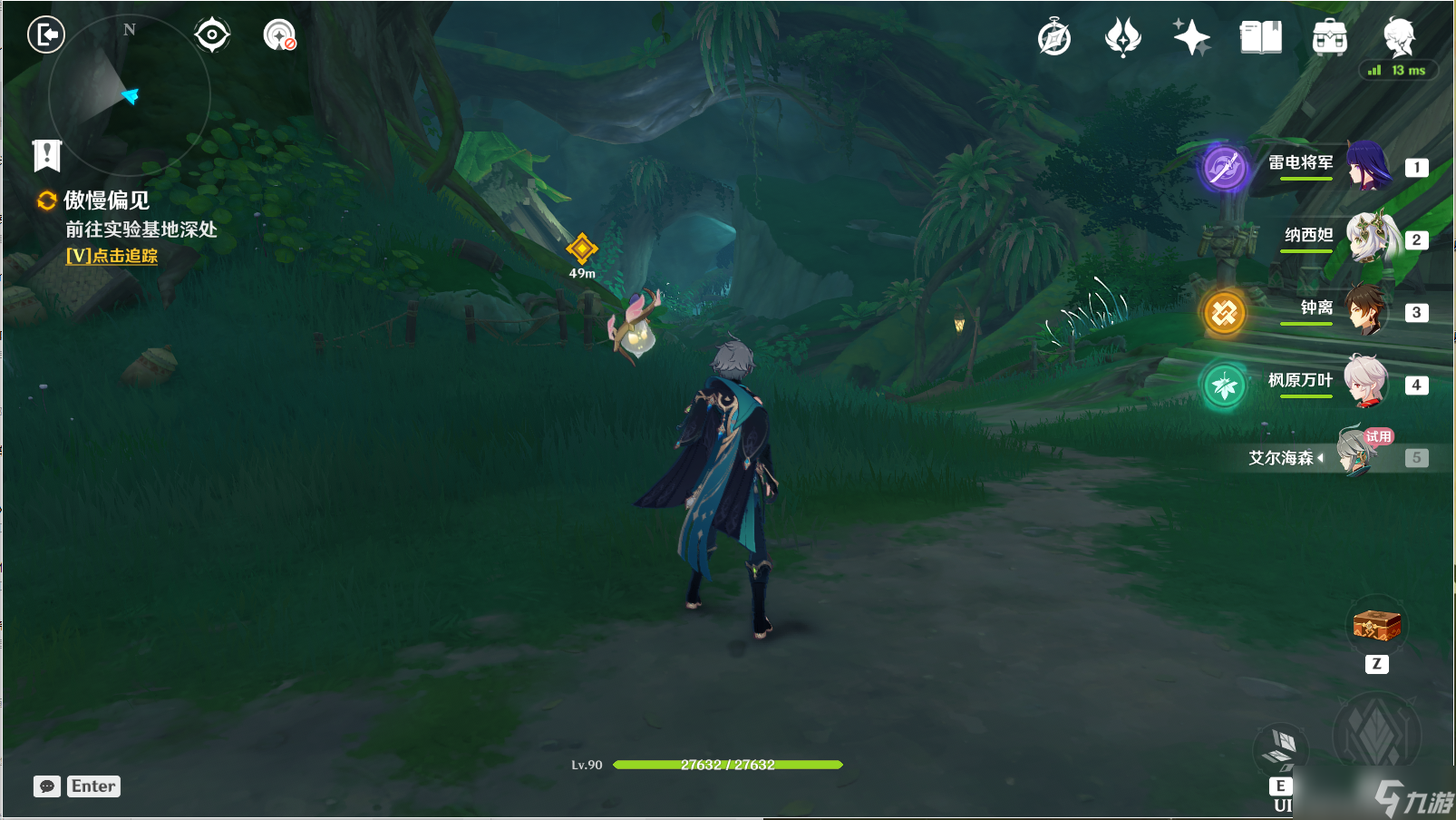Open the circular minimap
1456x820 pixels.
click(129, 94)
